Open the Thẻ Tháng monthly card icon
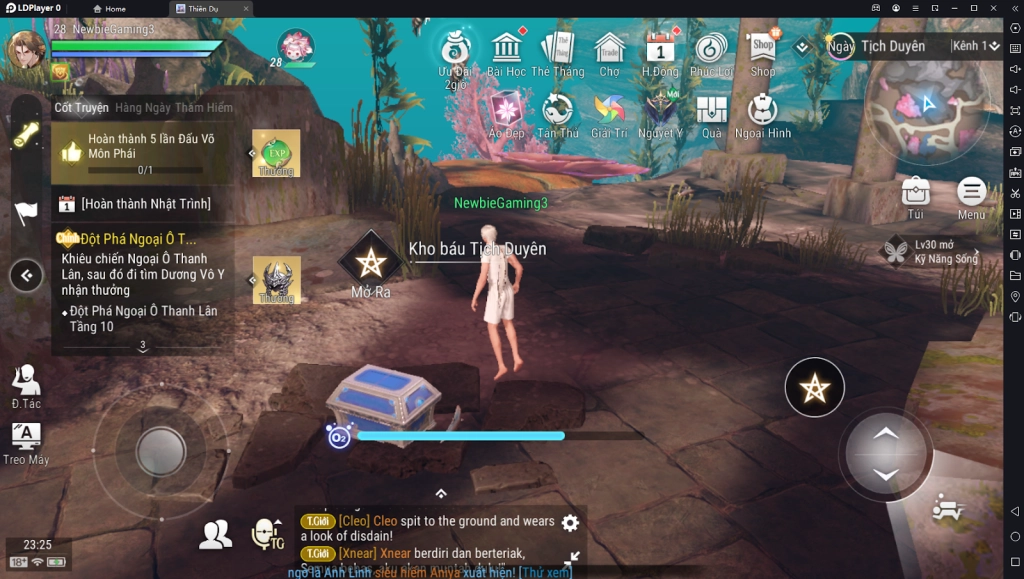 coord(557,51)
